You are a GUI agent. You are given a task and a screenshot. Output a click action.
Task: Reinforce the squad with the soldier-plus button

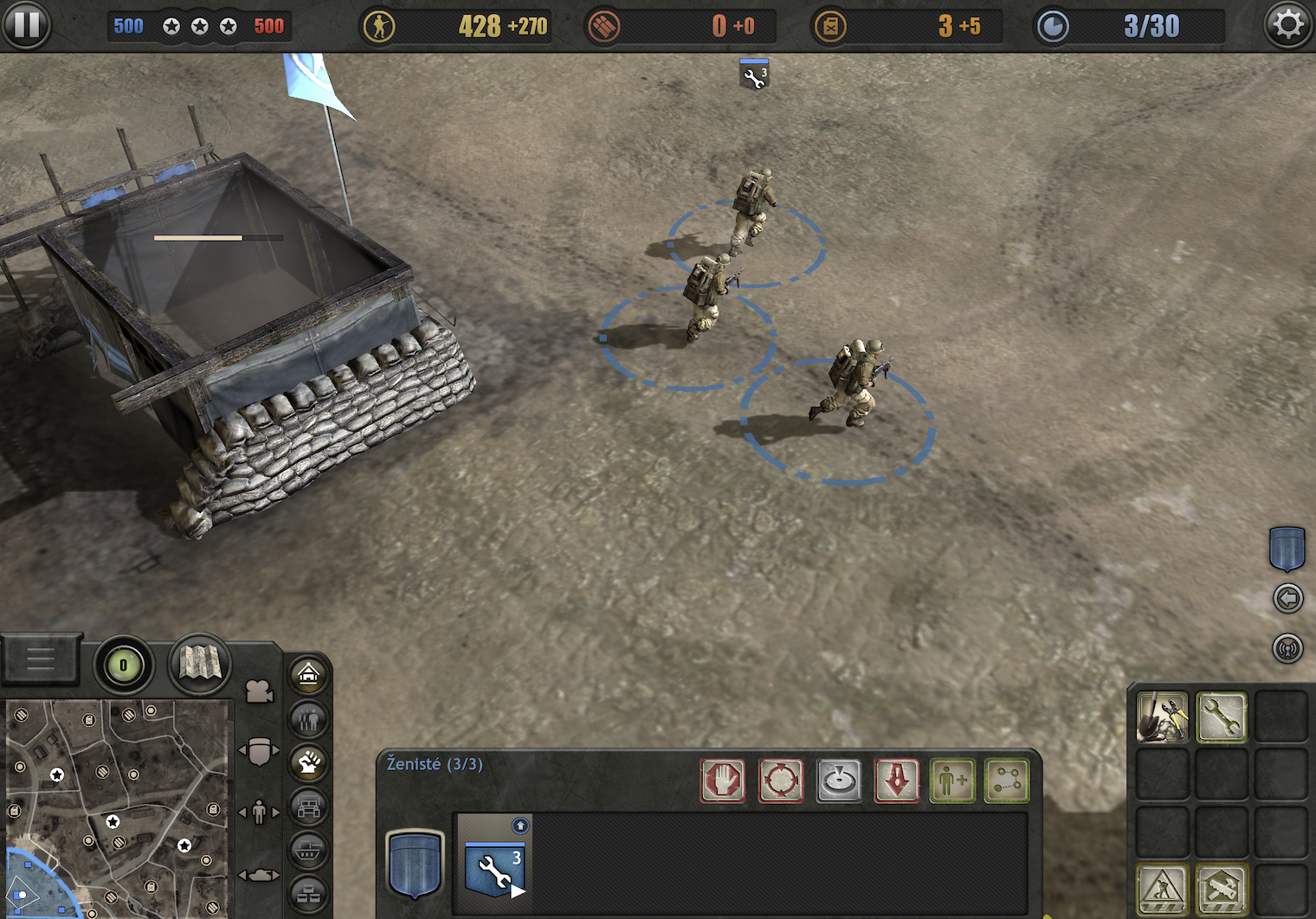952,781
